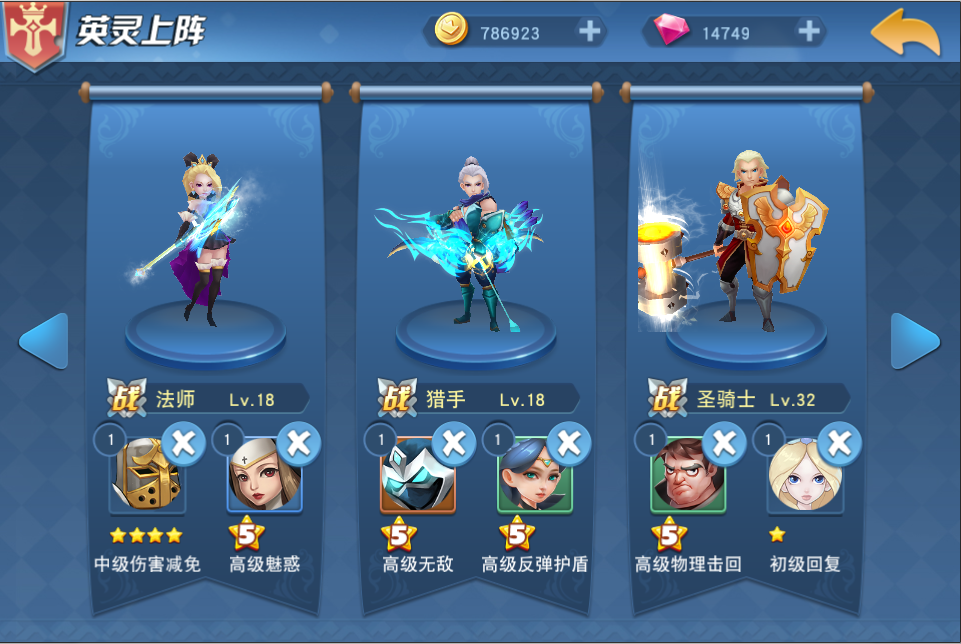
Task: Show next heroes with right arrow
Action: pos(915,341)
